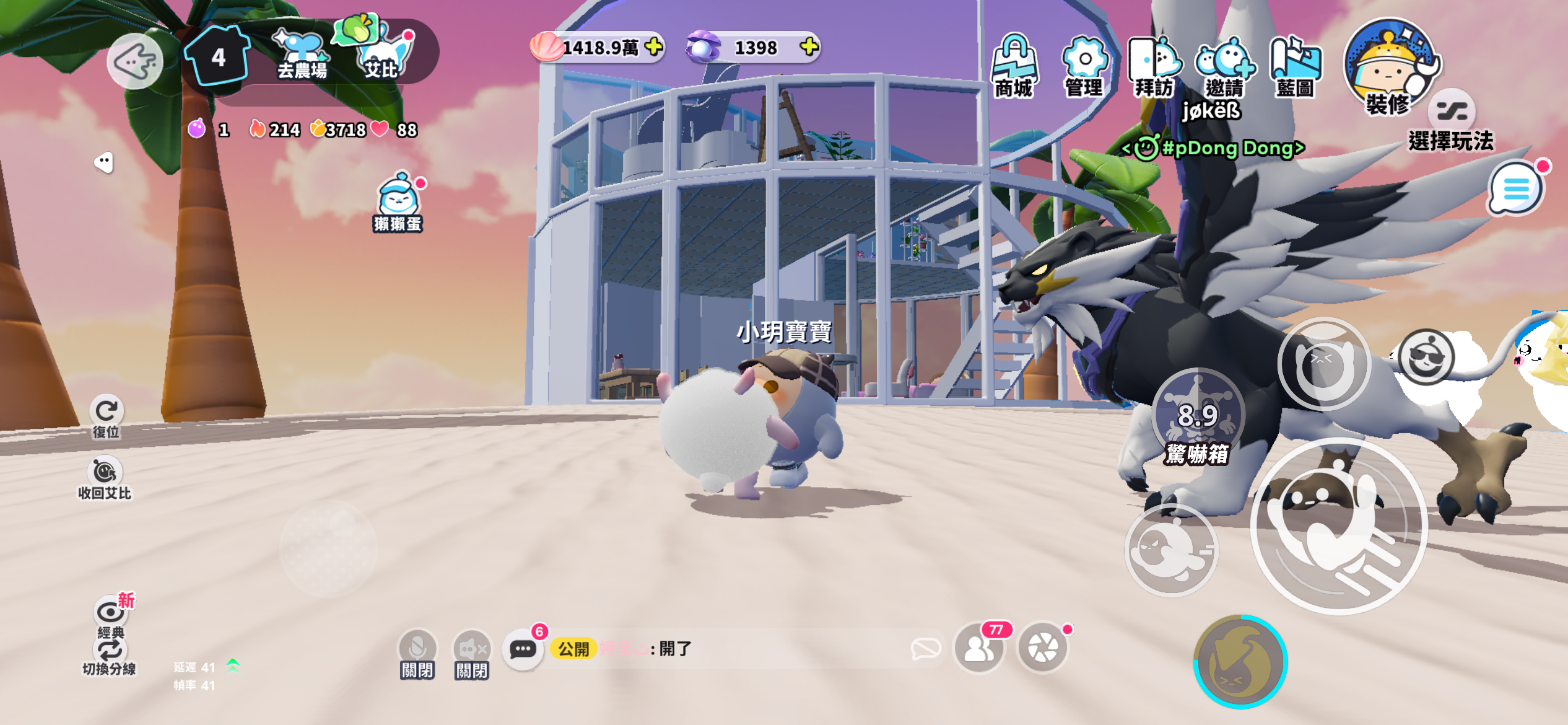The height and width of the screenshot is (725, 1568).
Task: Open the chat message bubble
Action: (x=523, y=649)
